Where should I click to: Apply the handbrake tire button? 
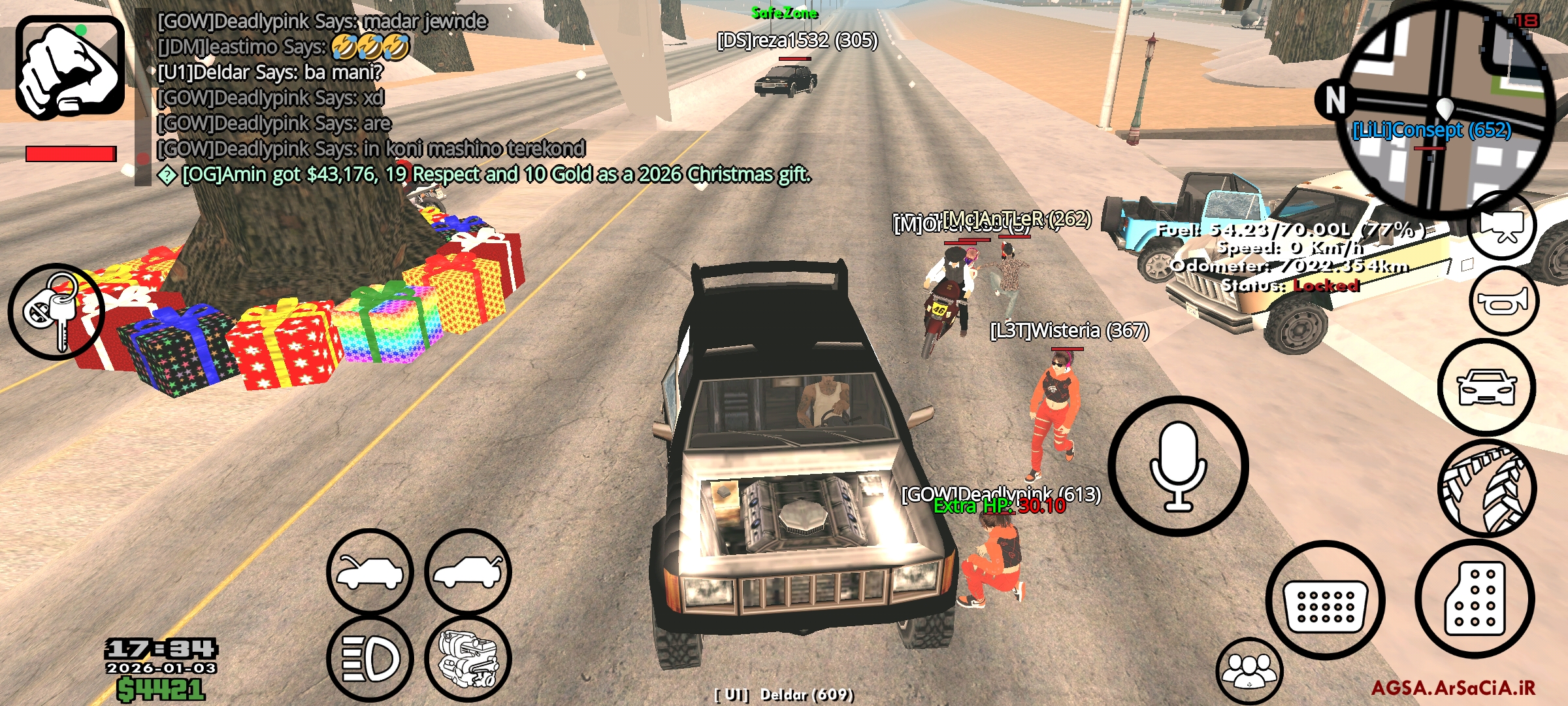click(1486, 488)
